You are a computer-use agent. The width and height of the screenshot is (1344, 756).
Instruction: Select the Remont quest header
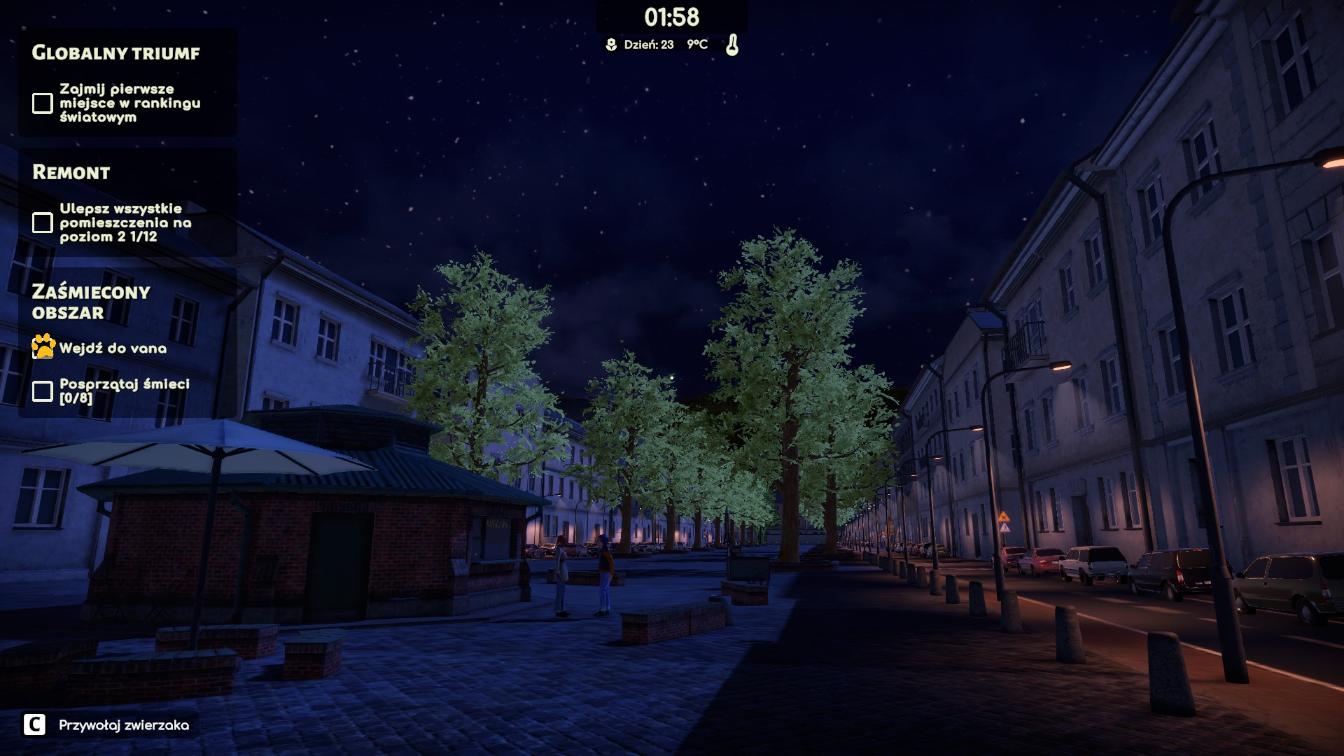[71, 172]
